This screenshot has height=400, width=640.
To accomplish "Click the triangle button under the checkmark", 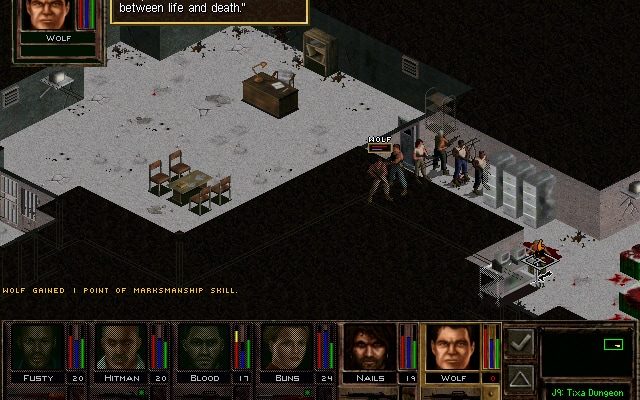I will coord(520,377).
